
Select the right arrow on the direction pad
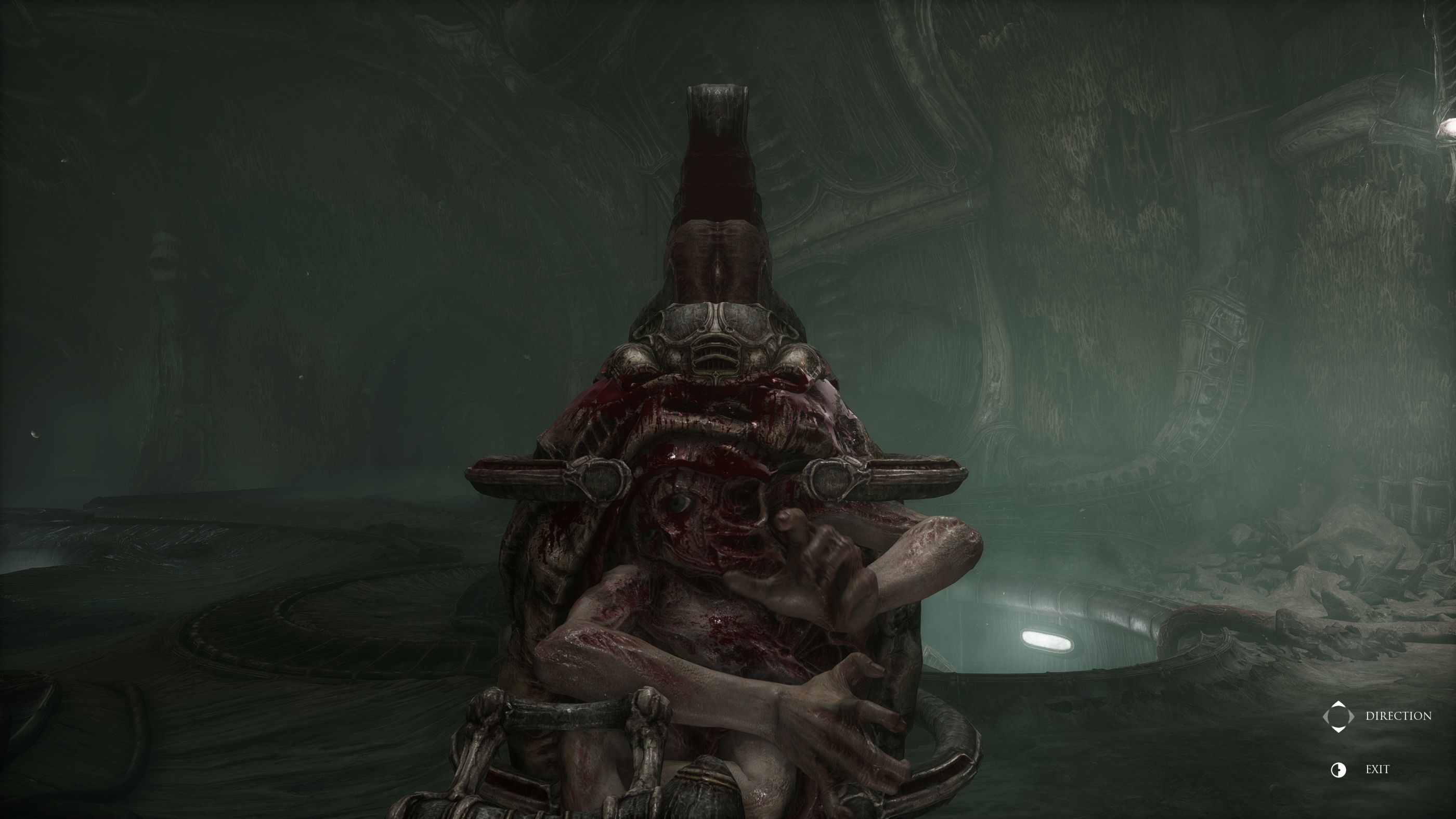tap(1351, 717)
